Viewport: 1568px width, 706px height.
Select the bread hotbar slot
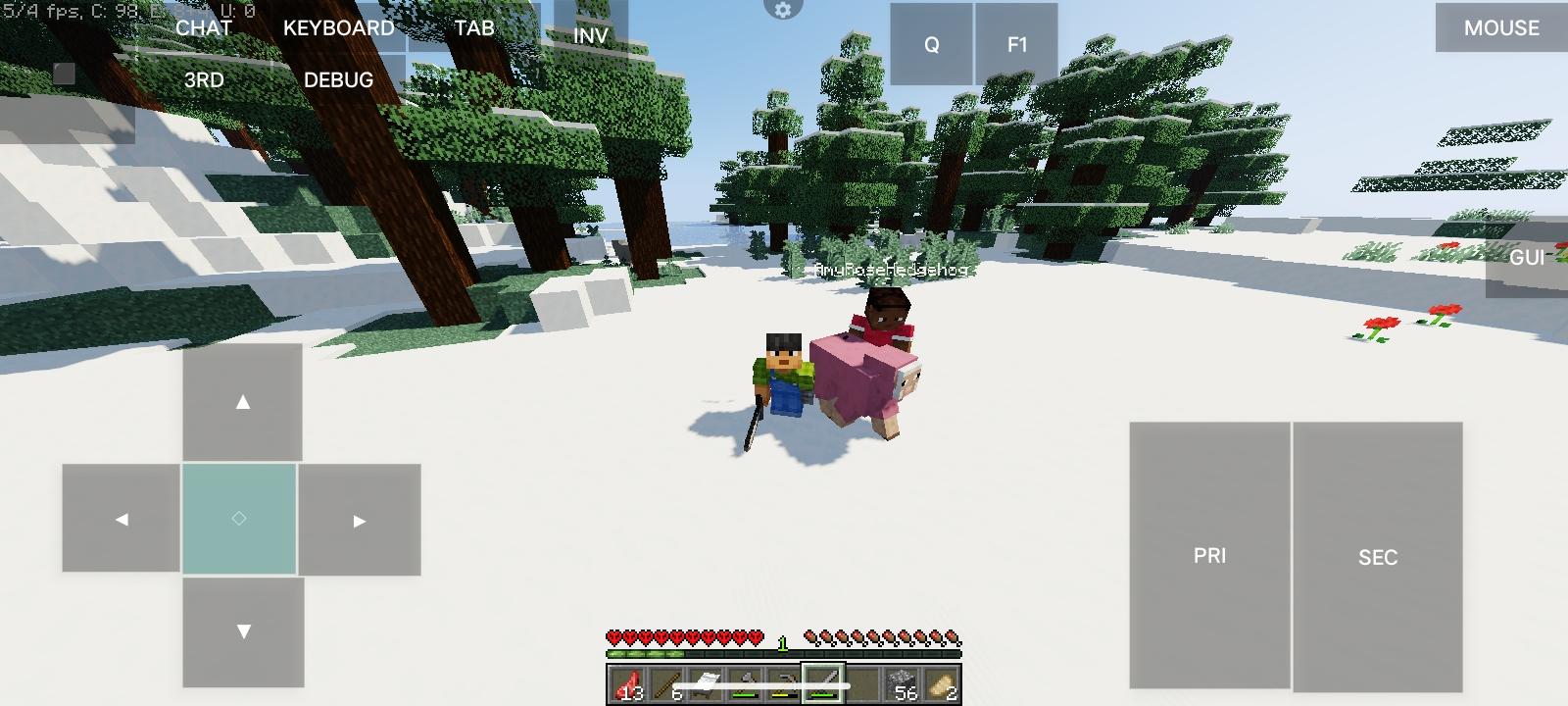pyautogui.click(x=941, y=681)
